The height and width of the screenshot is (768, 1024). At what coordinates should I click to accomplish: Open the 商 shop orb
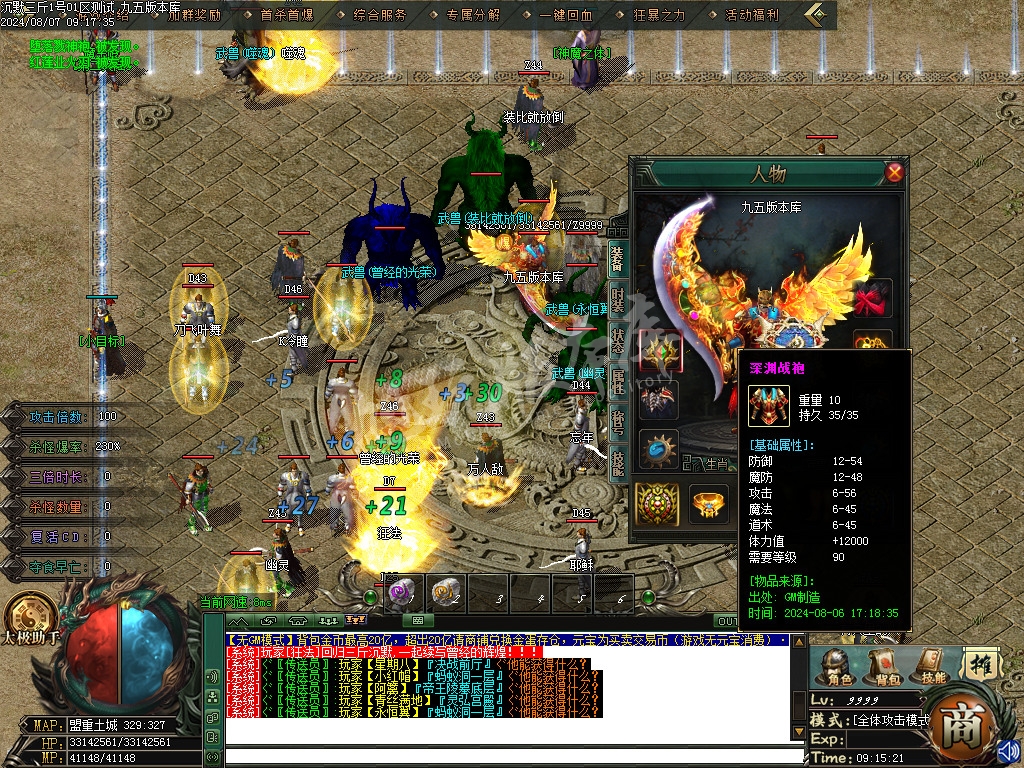point(962,722)
